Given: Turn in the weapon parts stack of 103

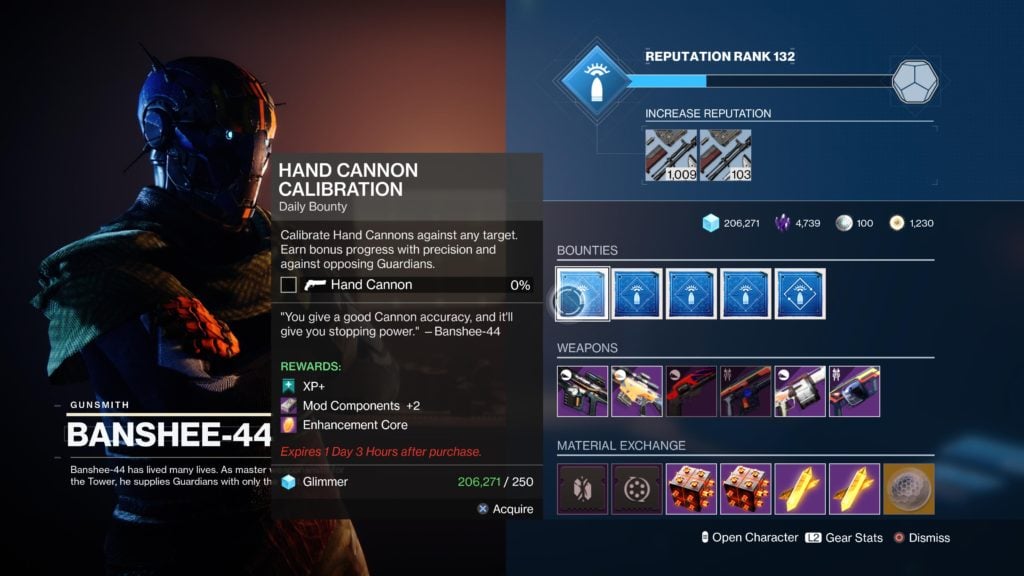Looking at the screenshot, I should pos(726,155).
